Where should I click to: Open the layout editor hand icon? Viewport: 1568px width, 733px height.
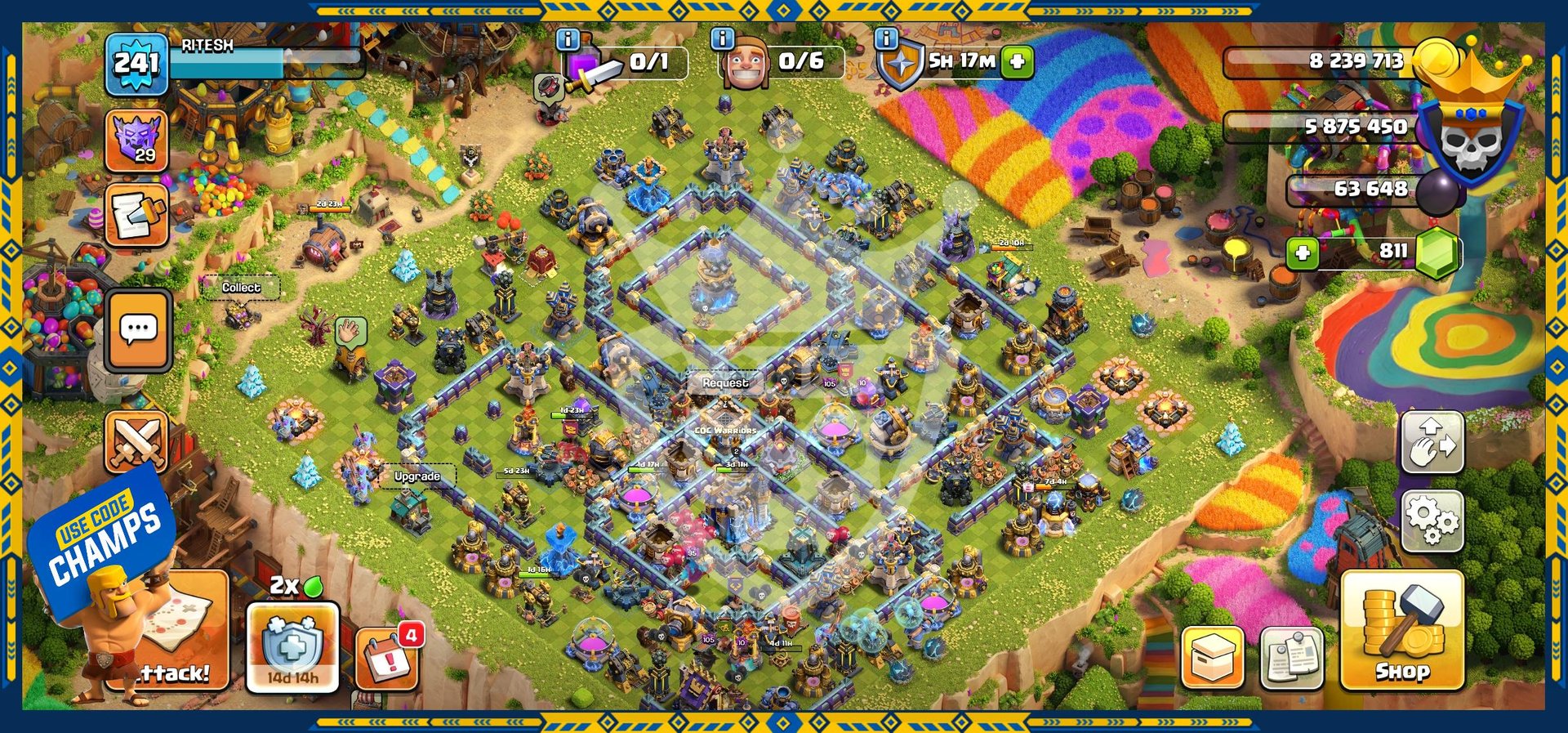1432,442
